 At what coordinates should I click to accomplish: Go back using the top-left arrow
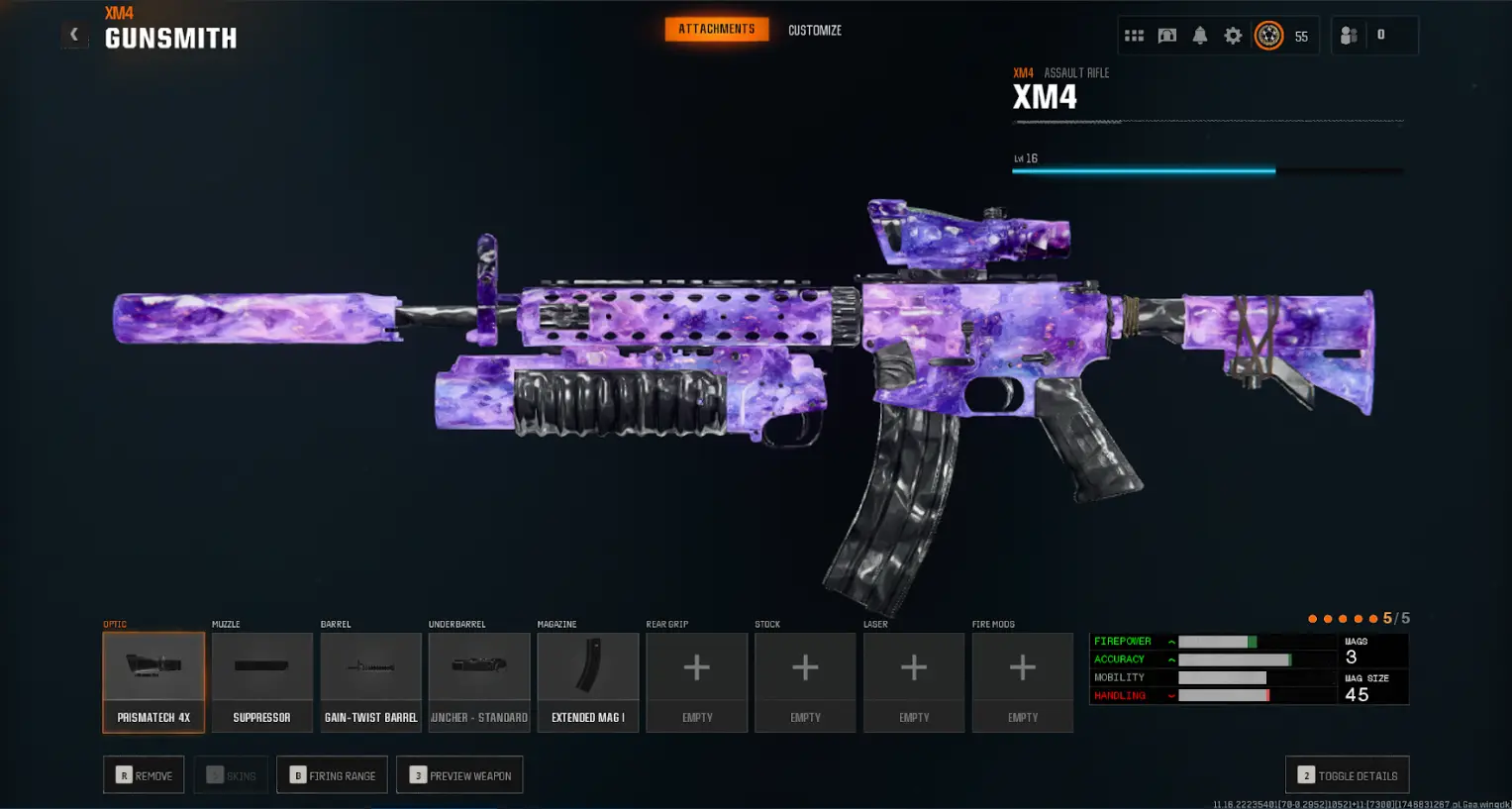tap(74, 35)
